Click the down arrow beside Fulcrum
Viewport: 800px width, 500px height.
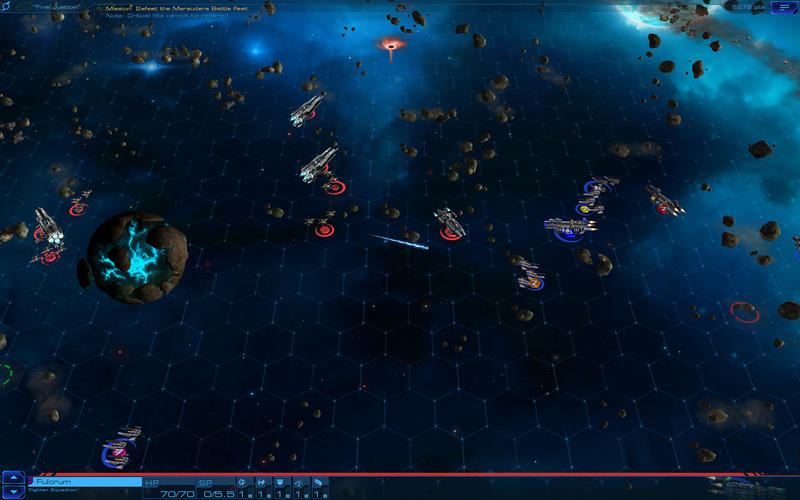(13, 492)
